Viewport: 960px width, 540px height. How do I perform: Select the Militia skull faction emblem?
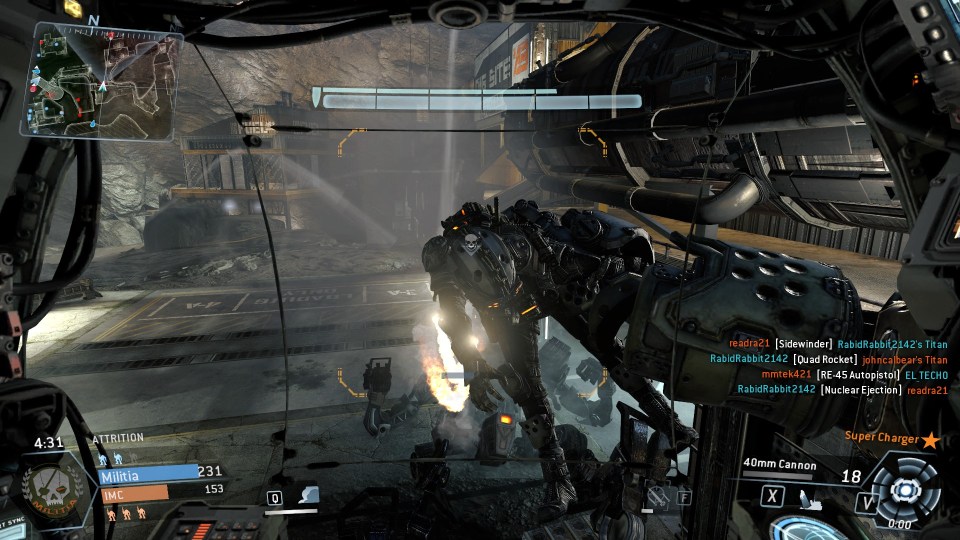coord(48,490)
